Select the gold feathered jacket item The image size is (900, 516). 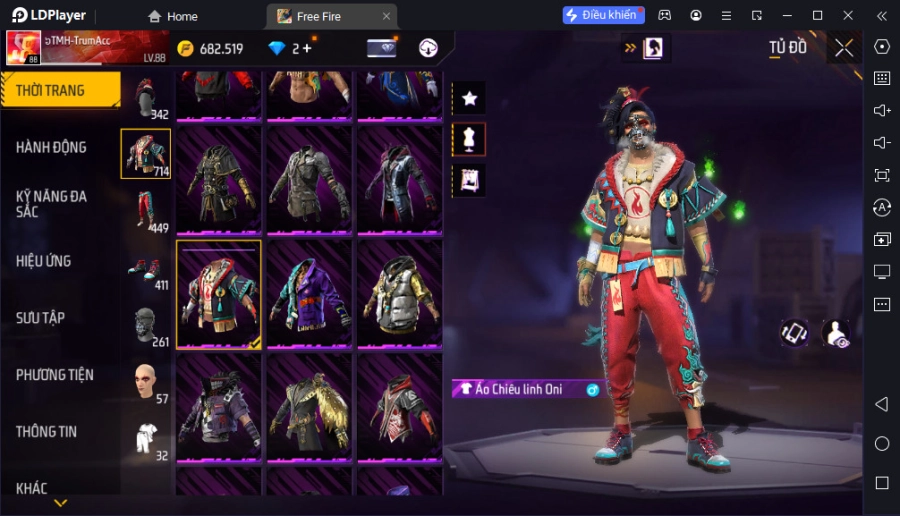pyautogui.click(x=309, y=409)
